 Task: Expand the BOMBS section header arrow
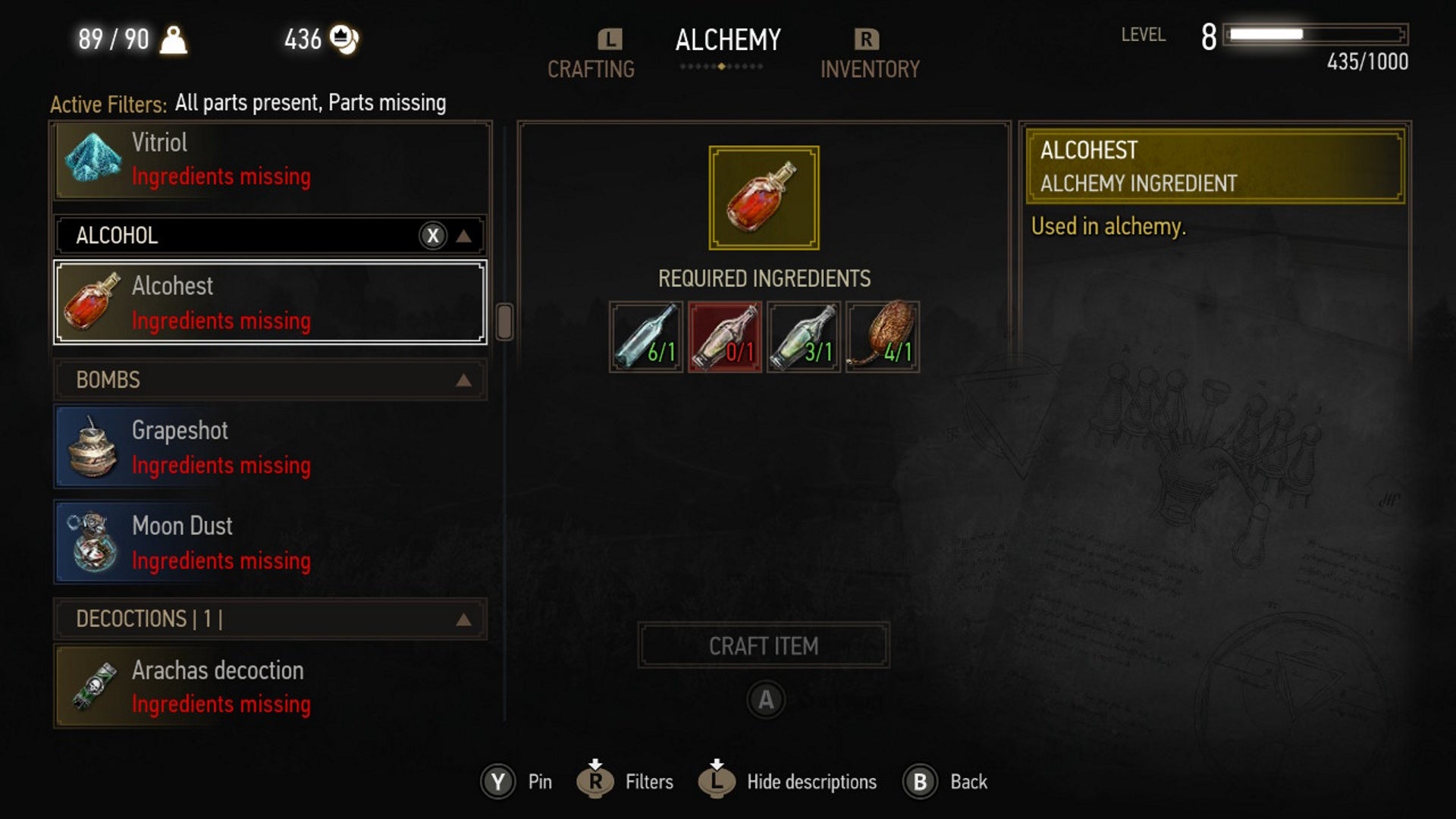[466, 380]
